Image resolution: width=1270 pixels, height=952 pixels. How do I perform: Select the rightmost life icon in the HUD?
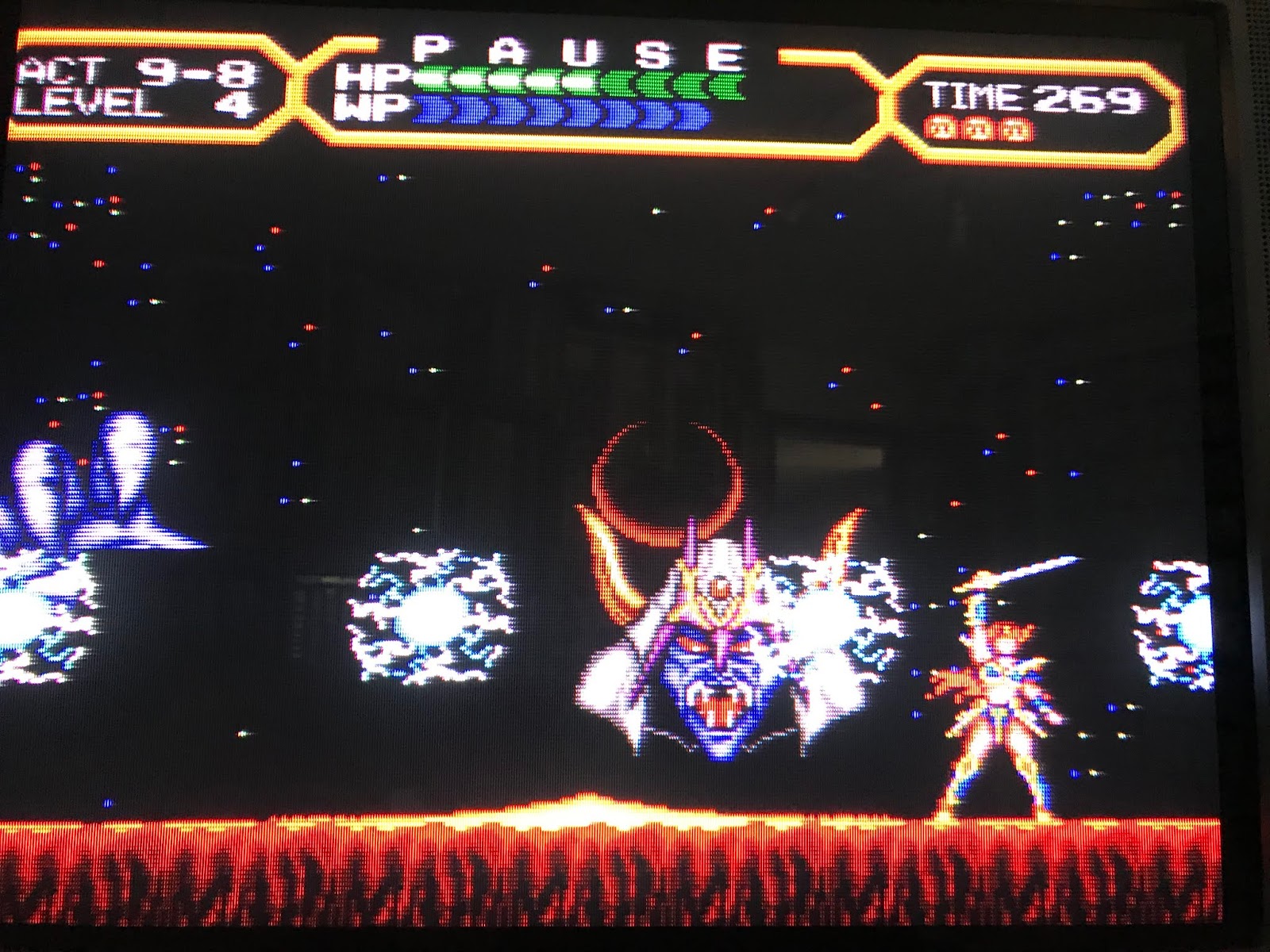pyautogui.click(x=1014, y=127)
